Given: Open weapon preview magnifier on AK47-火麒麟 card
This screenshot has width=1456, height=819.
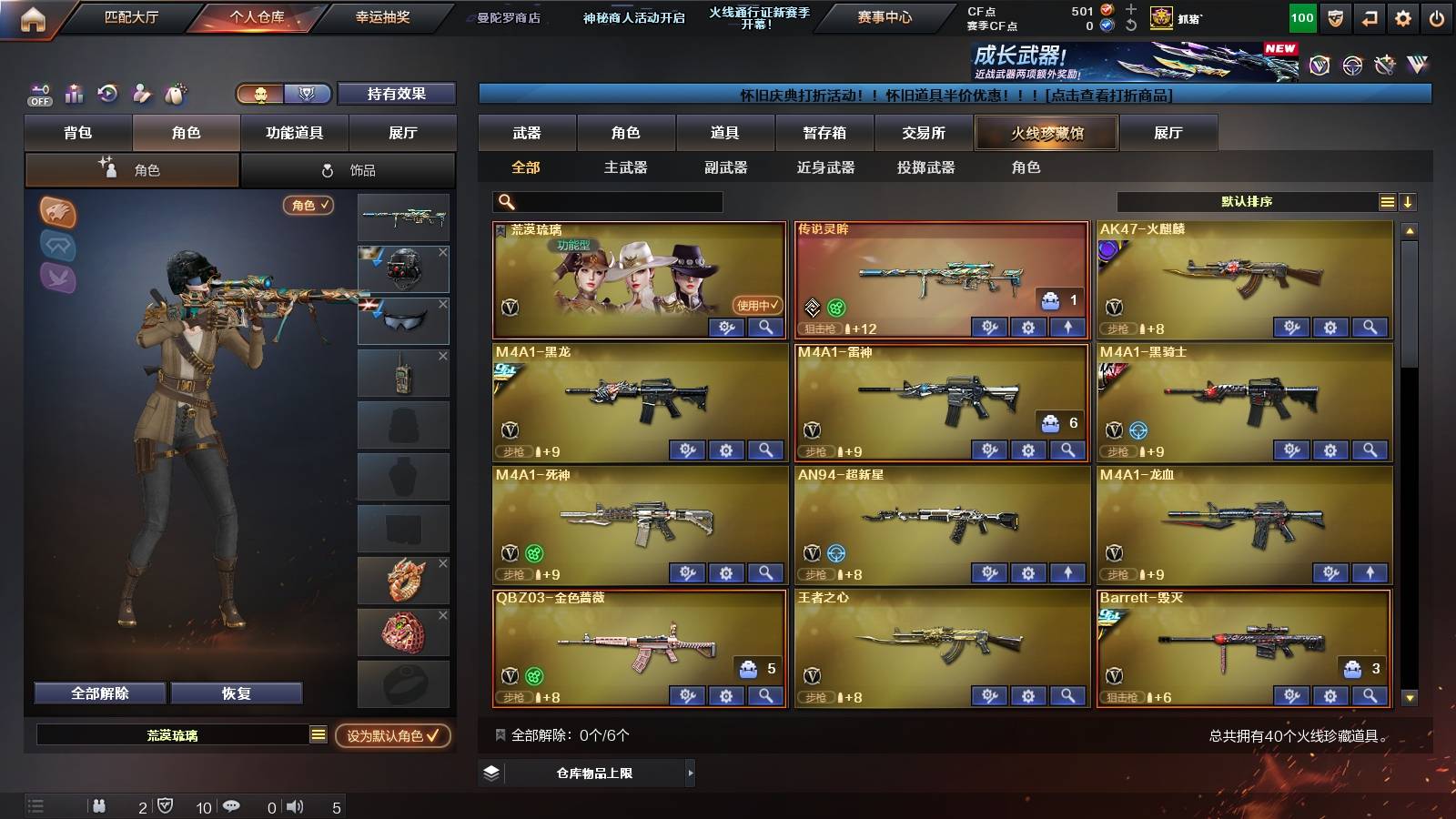Looking at the screenshot, I should pos(1370,325).
